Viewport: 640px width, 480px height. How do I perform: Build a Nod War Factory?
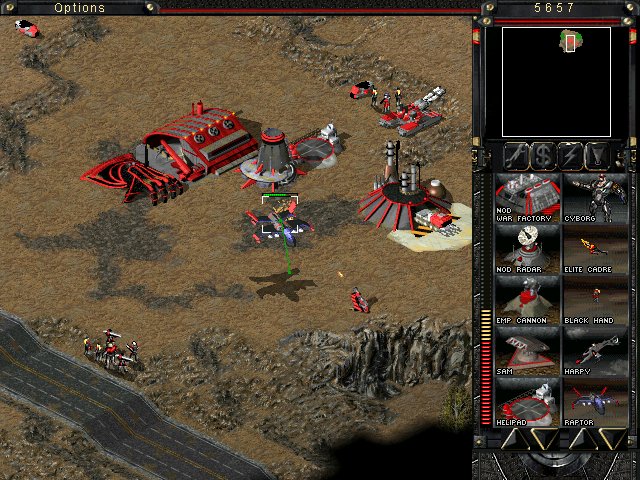point(527,197)
